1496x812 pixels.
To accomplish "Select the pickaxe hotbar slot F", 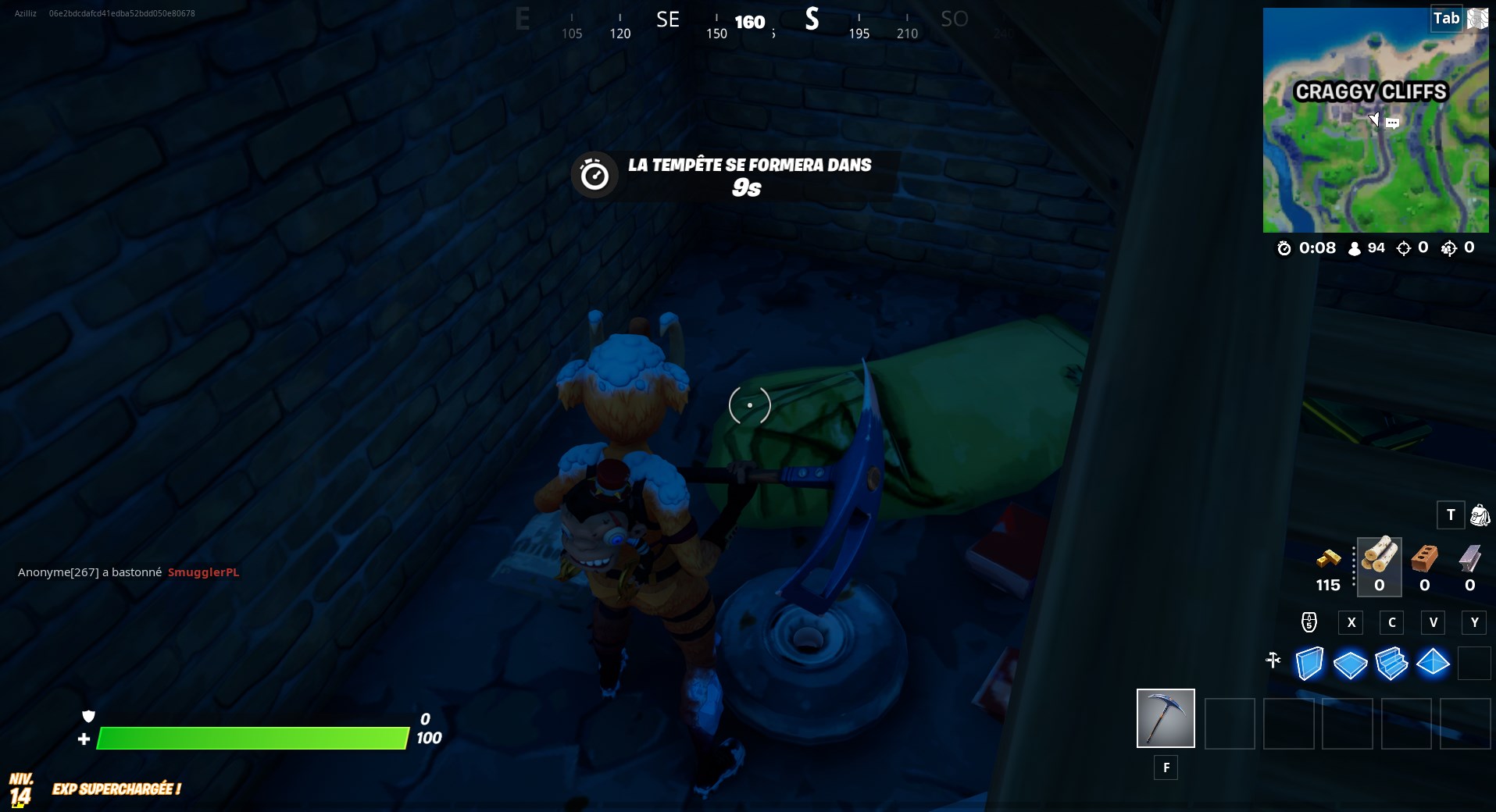I will coord(1166,718).
